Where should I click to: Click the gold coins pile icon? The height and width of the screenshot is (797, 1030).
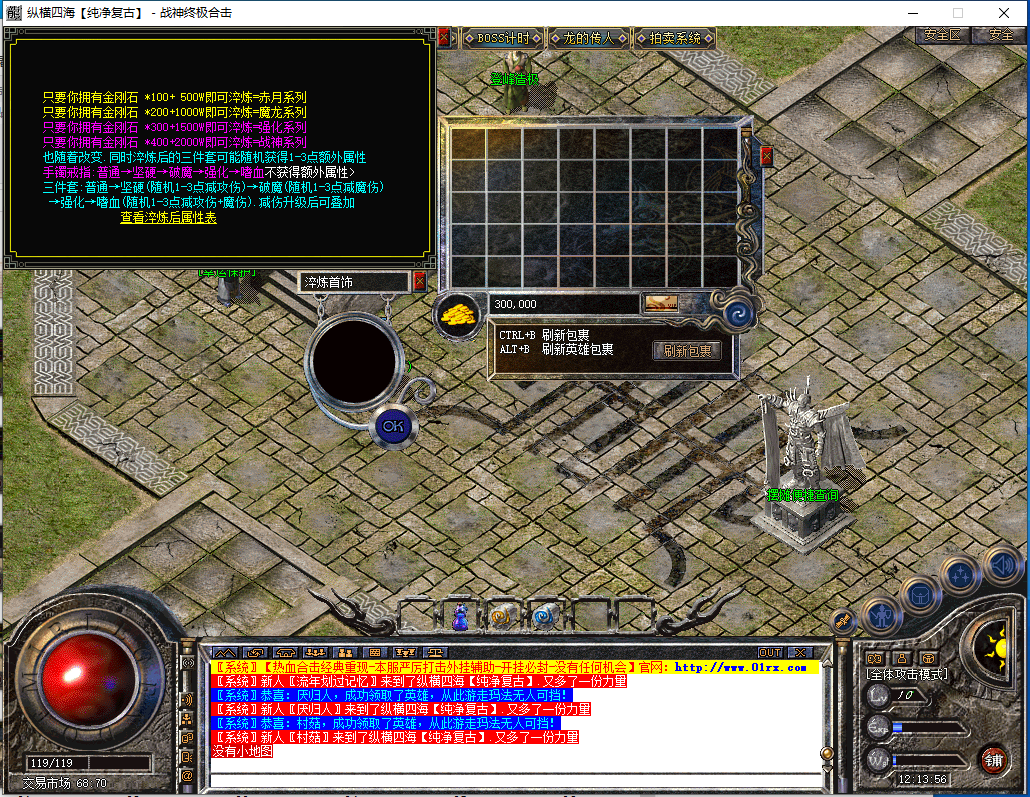click(x=457, y=312)
